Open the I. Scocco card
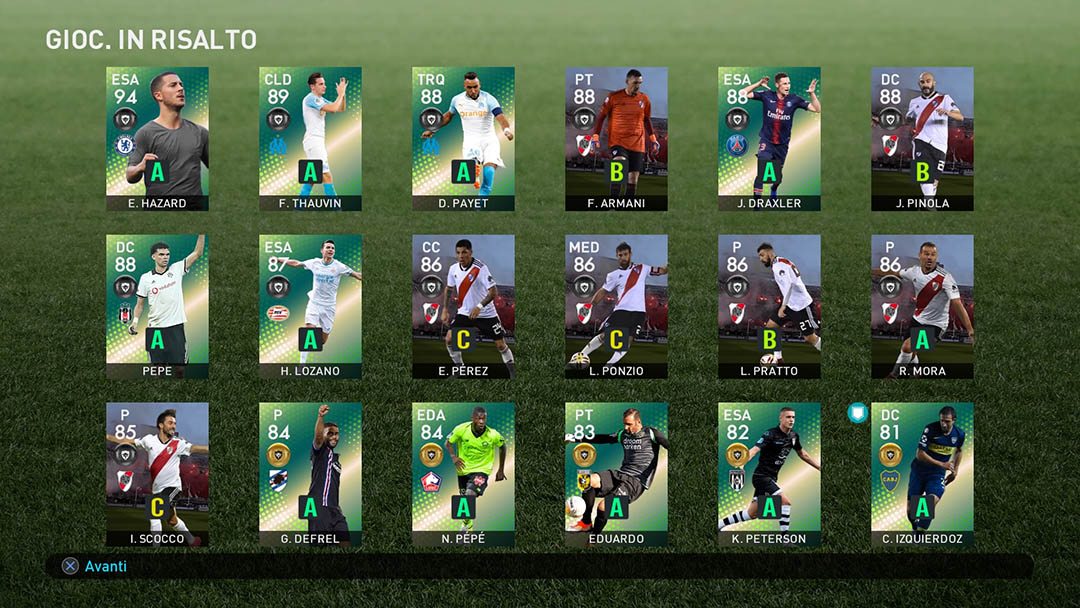The height and width of the screenshot is (608, 1080). pyautogui.click(x=157, y=474)
